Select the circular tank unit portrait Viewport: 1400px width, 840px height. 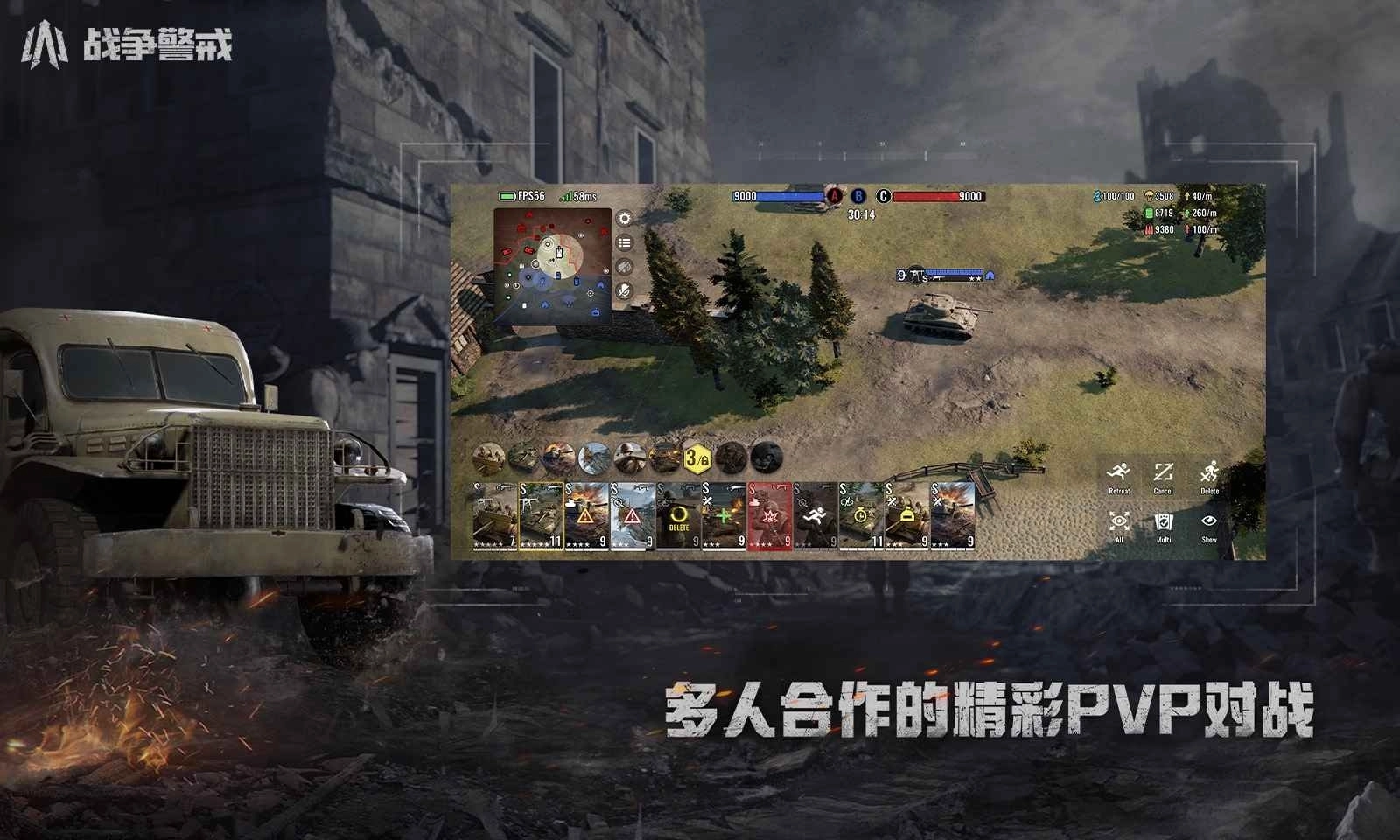coord(524,458)
